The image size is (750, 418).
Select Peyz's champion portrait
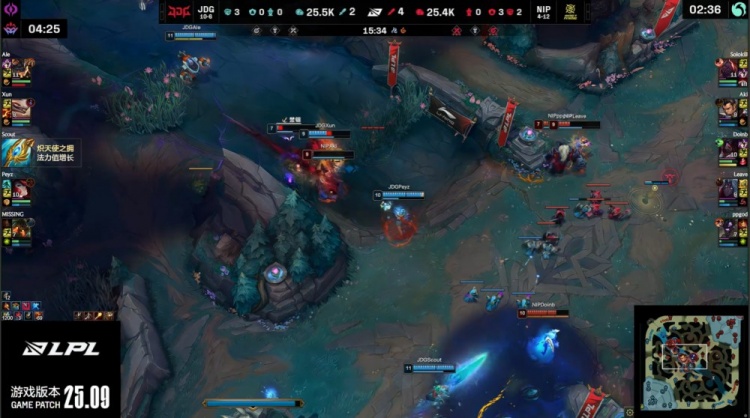pyautogui.click(x=21, y=189)
